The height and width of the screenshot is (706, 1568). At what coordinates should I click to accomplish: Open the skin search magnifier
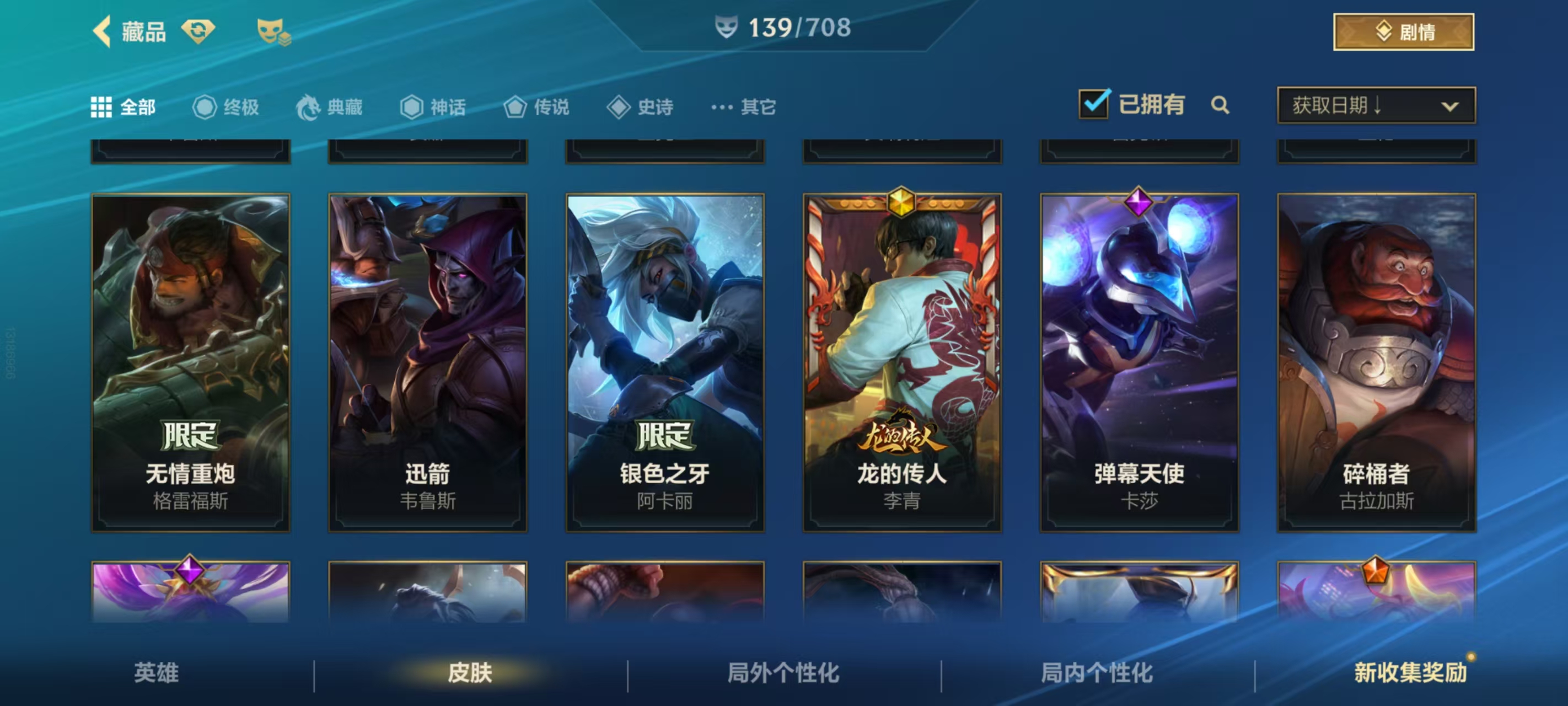[1220, 105]
